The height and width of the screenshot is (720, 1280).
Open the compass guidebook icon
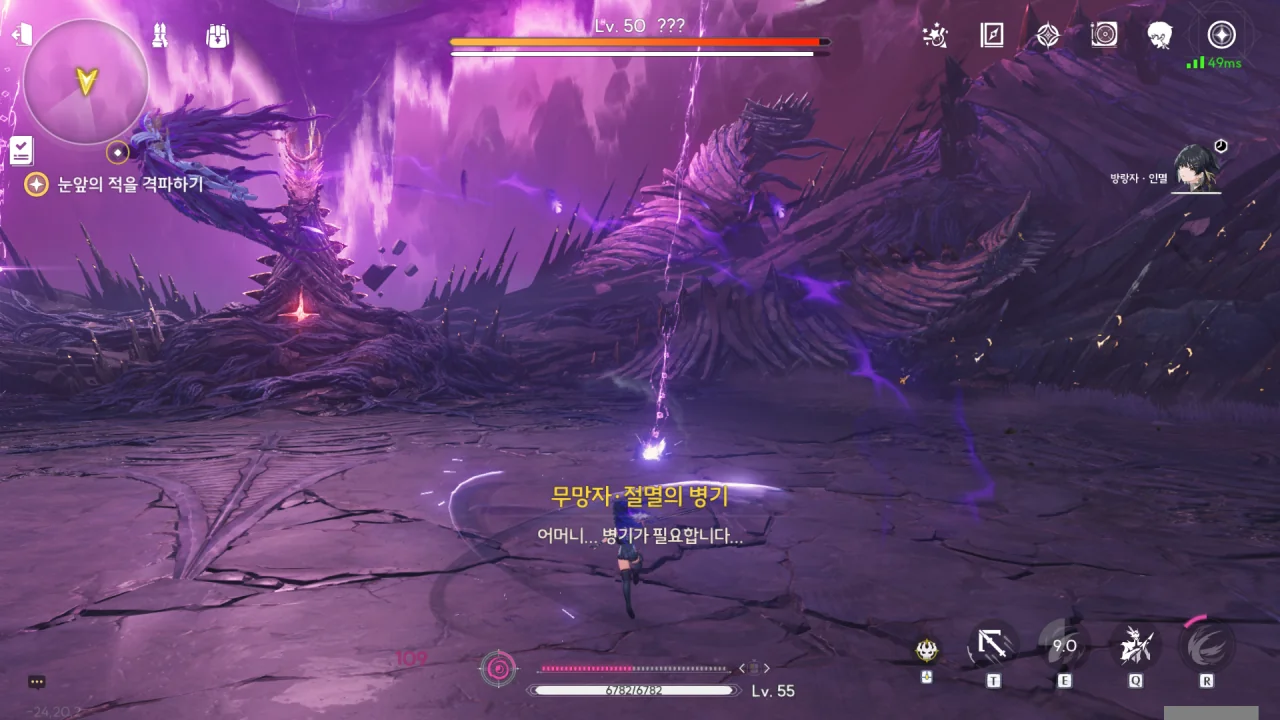[x=991, y=36]
